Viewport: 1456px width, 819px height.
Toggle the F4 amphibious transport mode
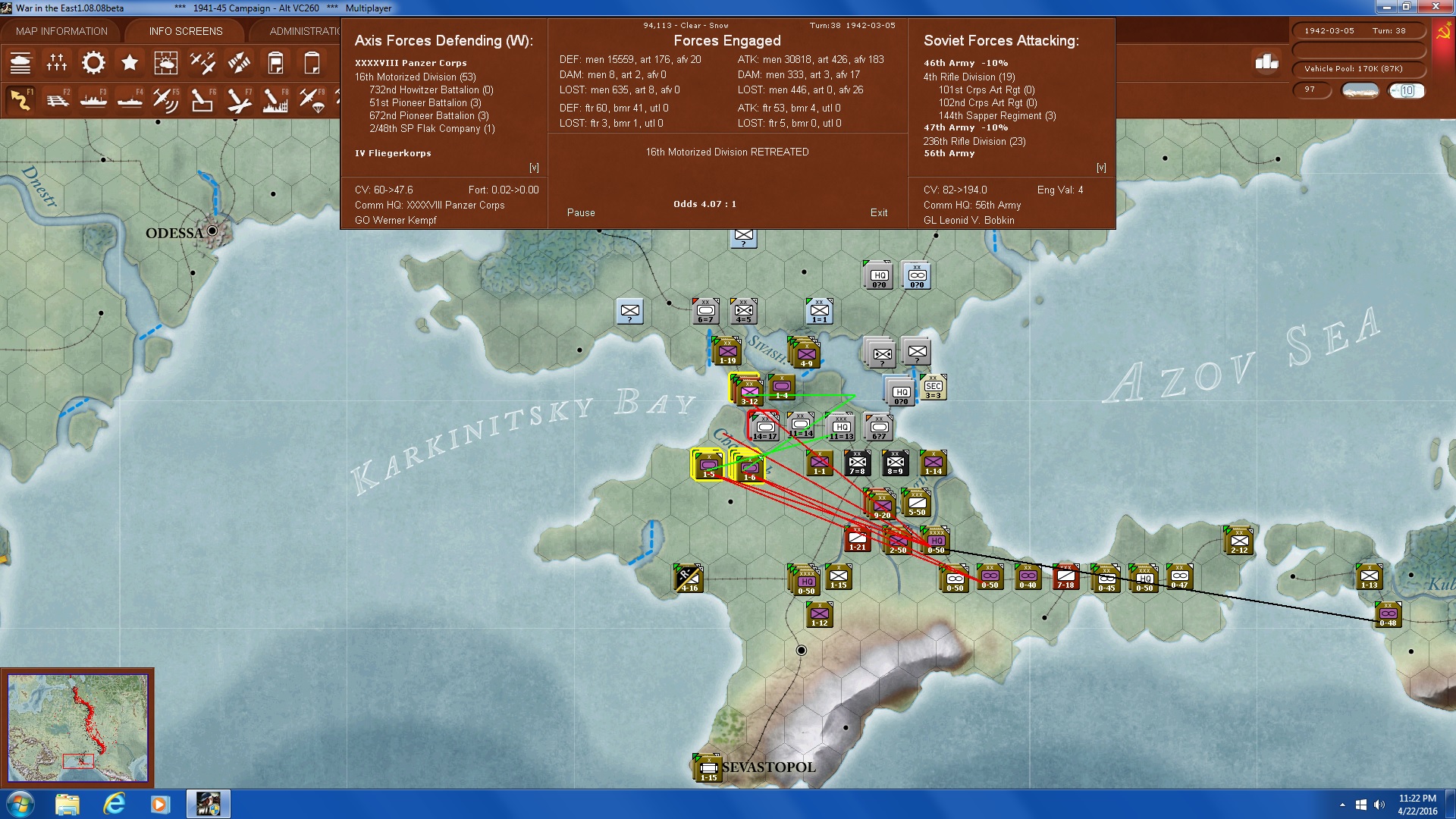click(130, 99)
